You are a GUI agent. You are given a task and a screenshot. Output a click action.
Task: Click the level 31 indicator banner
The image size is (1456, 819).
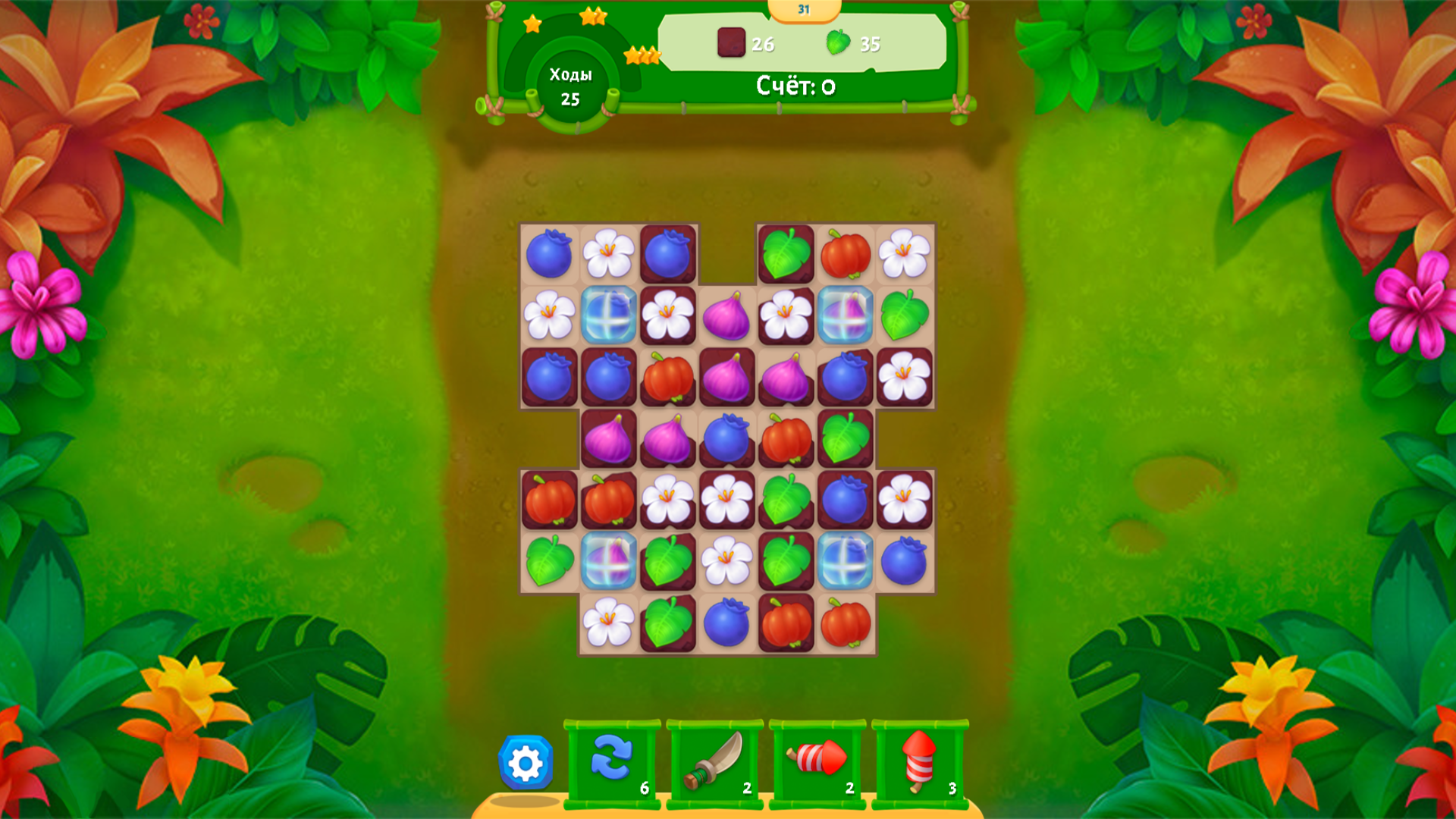[x=802, y=9]
